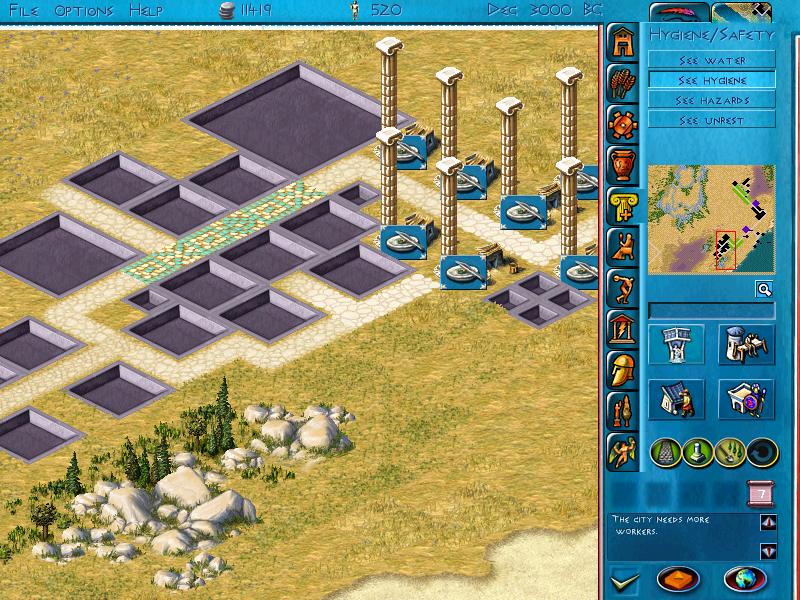Show the See Hazards overlay
The width and height of the screenshot is (800, 600).
pos(711,100)
